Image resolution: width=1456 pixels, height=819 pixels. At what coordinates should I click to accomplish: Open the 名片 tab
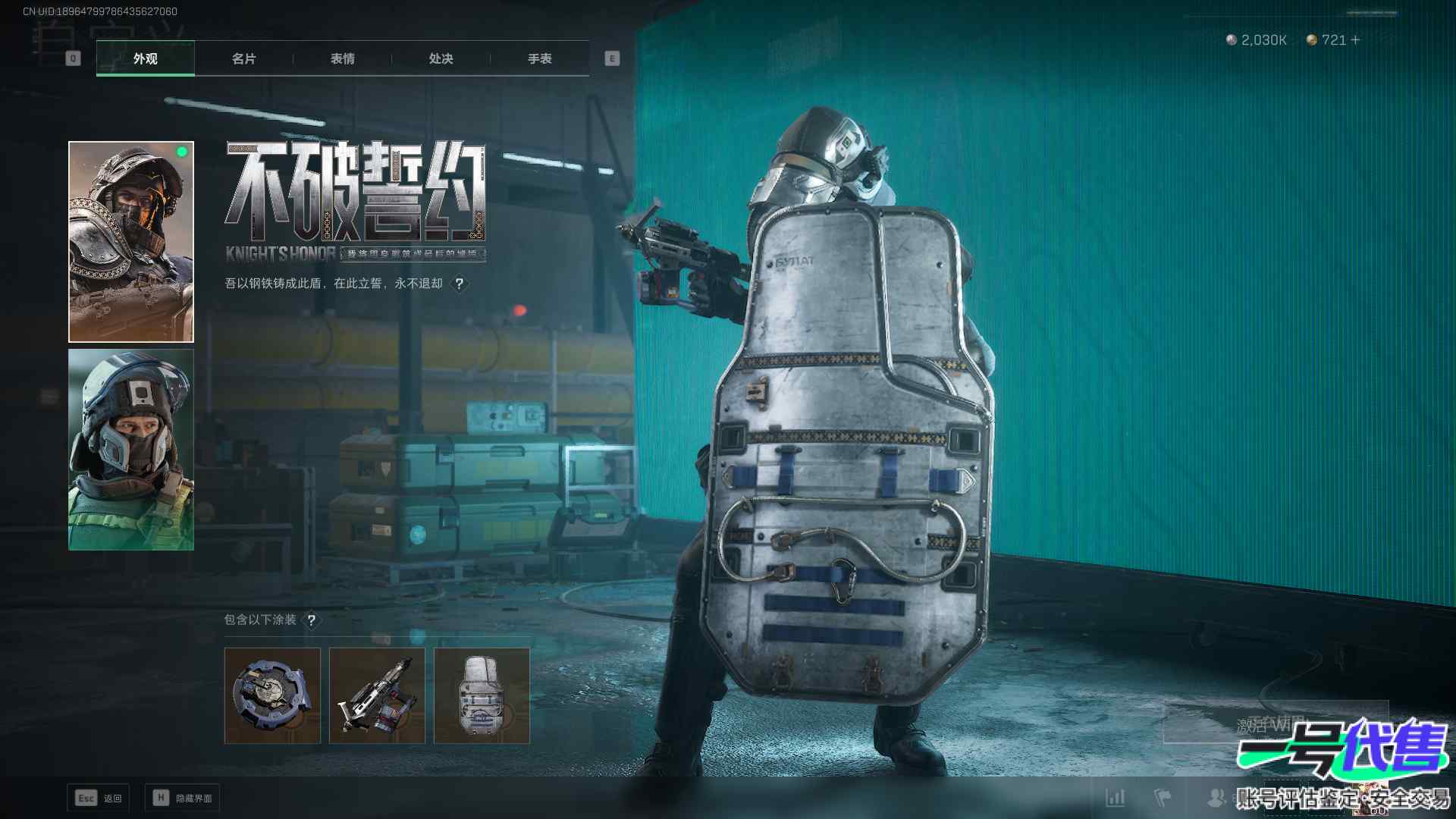243,58
